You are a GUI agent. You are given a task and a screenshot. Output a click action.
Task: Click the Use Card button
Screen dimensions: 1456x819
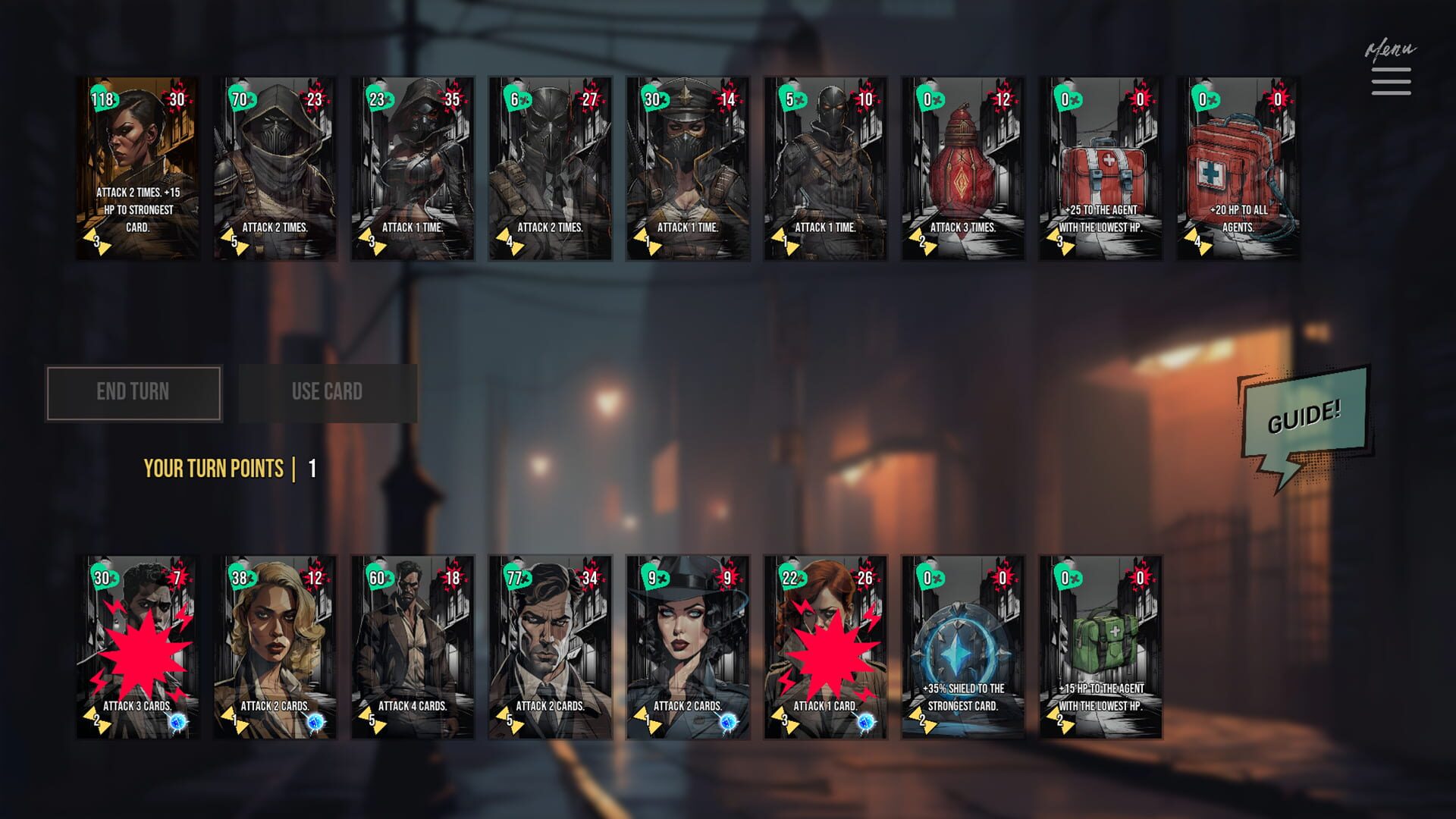tap(328, 393)
